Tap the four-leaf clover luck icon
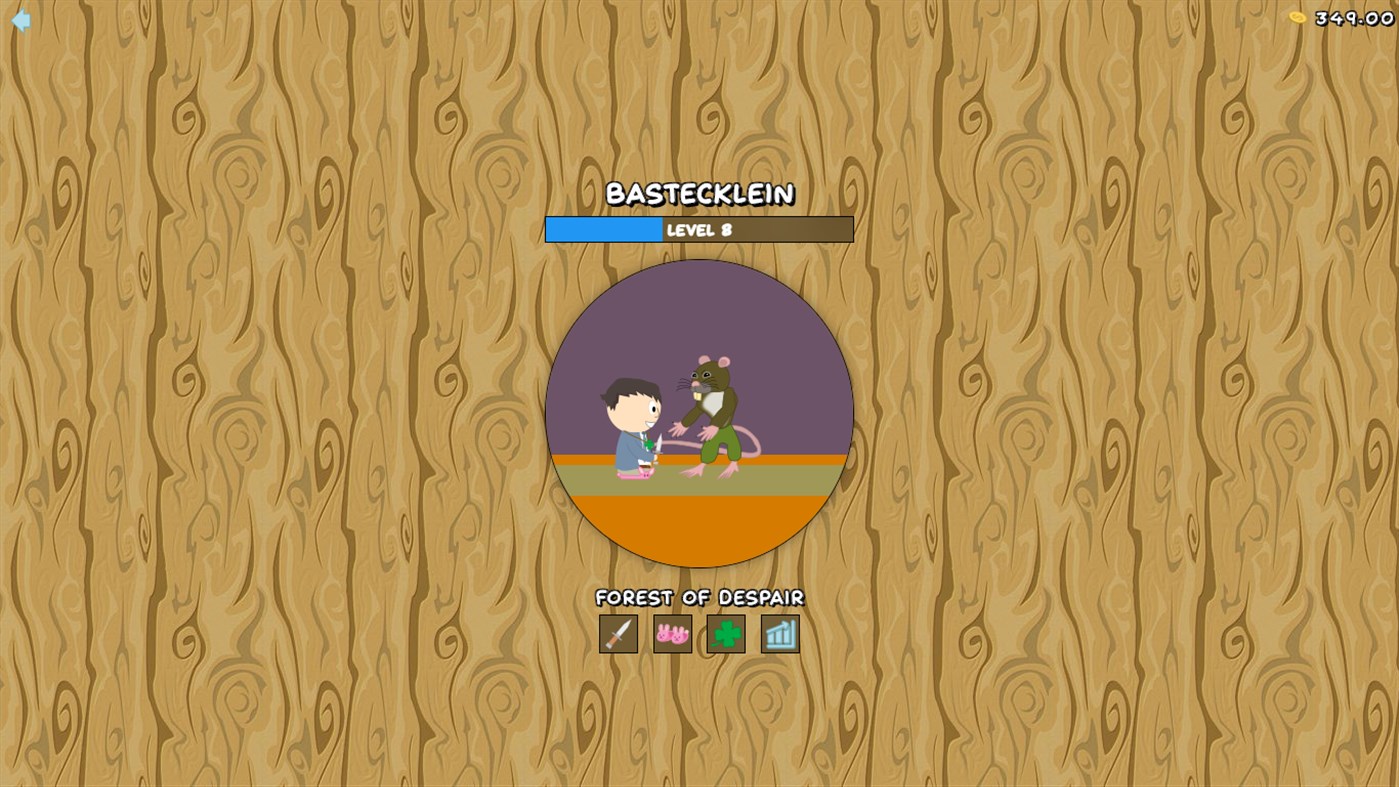1399x787 pixels. (x=726, y=634)
